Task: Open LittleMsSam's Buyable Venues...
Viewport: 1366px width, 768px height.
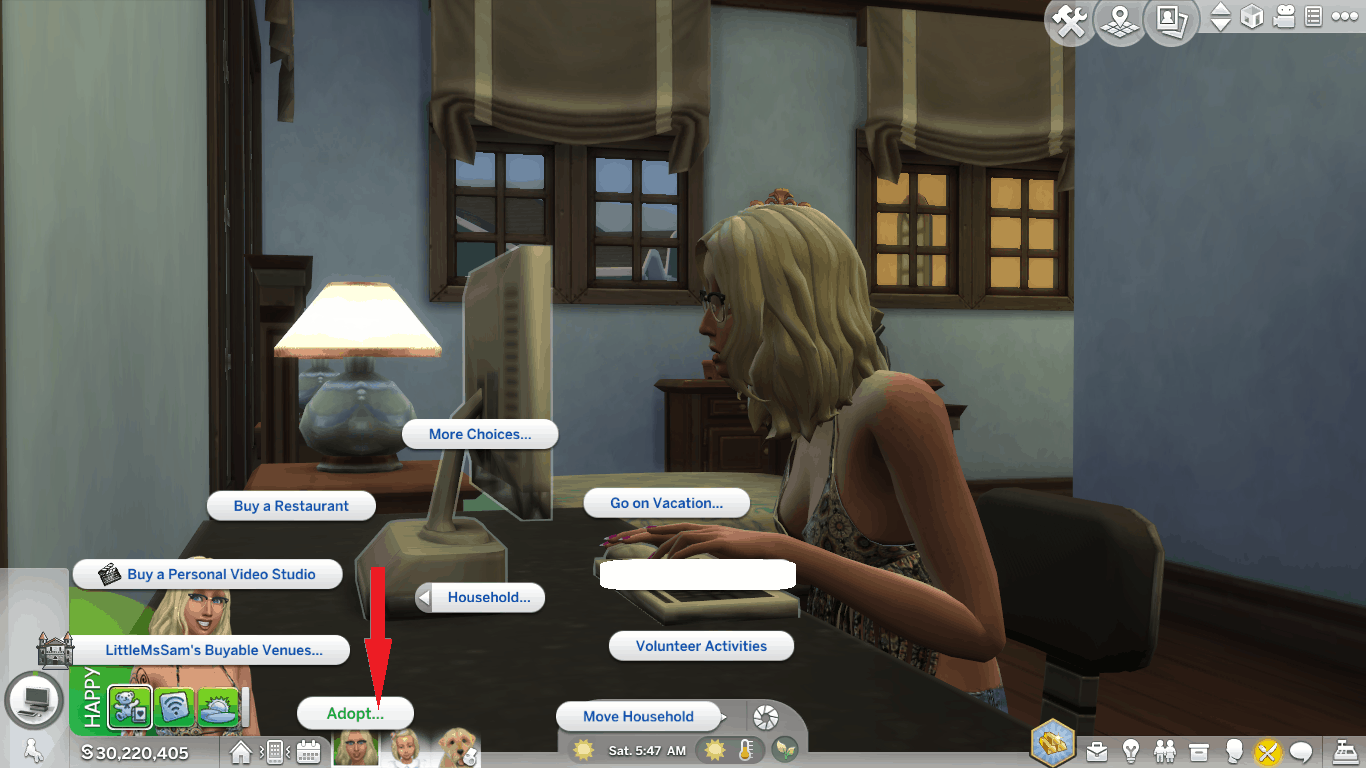Action: click(x=213, y=650)
